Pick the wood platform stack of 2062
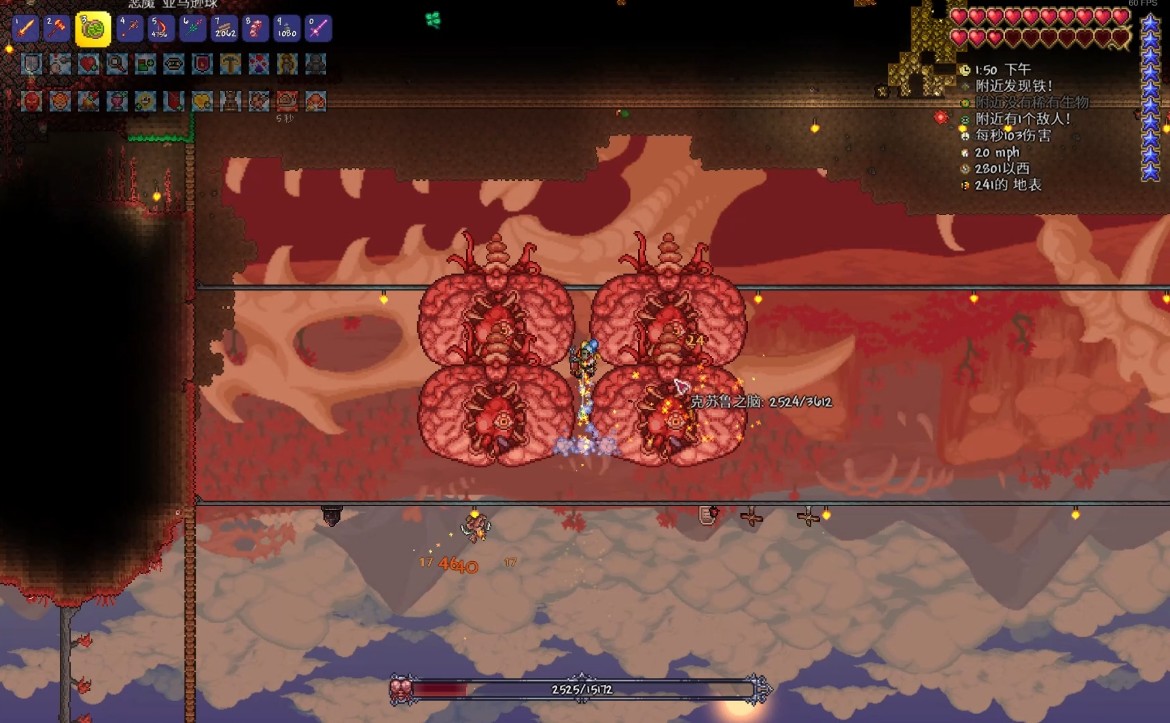The width and height of the screenshot is (1170, 723). 225,28
